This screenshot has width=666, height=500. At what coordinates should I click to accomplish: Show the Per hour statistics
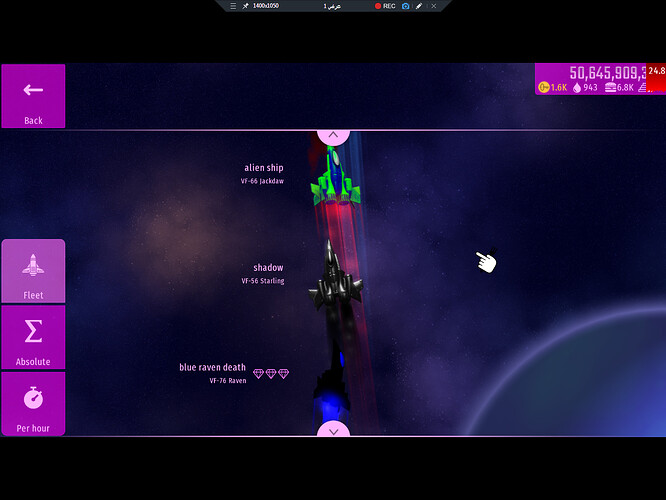pyautogui.click(x=33, y=404)
